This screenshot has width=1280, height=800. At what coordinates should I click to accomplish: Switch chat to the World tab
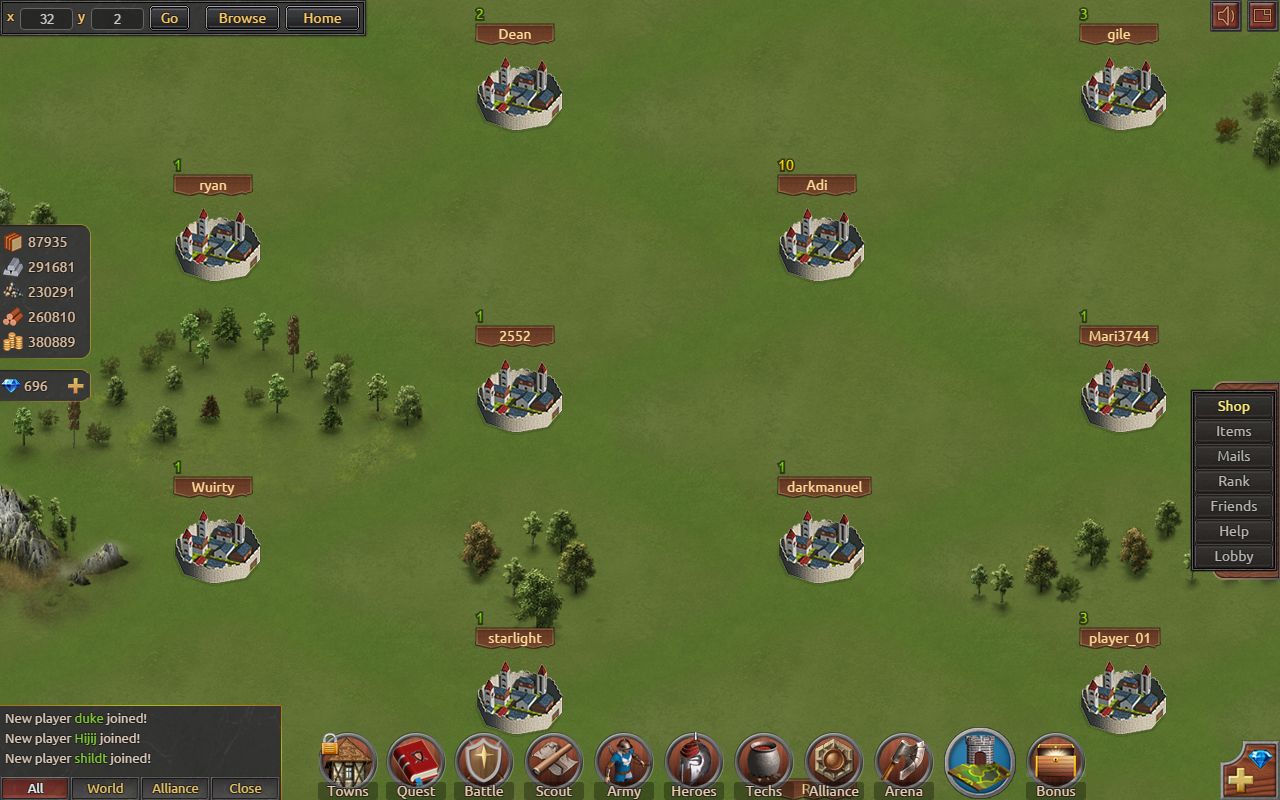pos(105,788)
